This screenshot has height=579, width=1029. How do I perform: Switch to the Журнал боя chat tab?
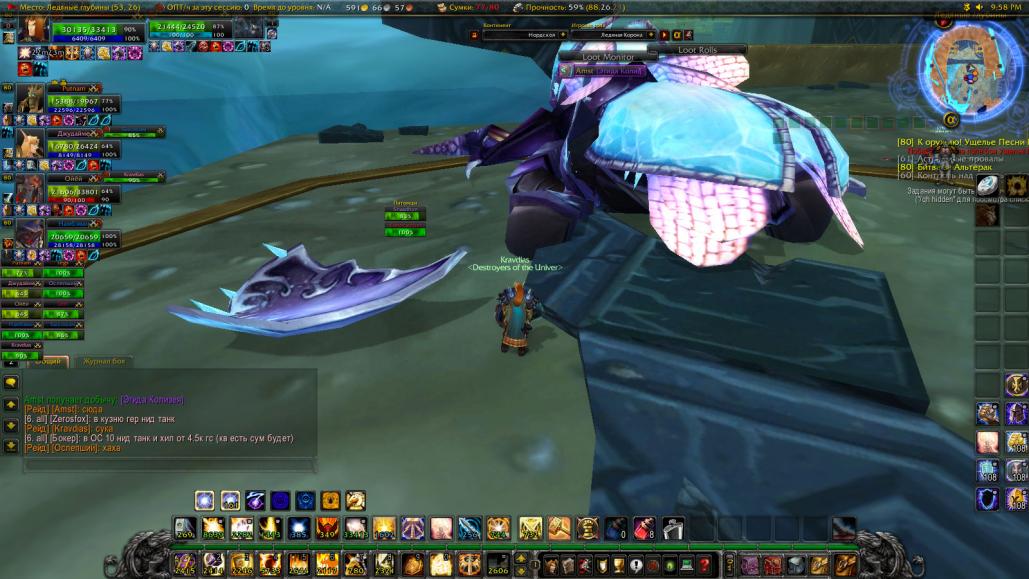[104, 362]
